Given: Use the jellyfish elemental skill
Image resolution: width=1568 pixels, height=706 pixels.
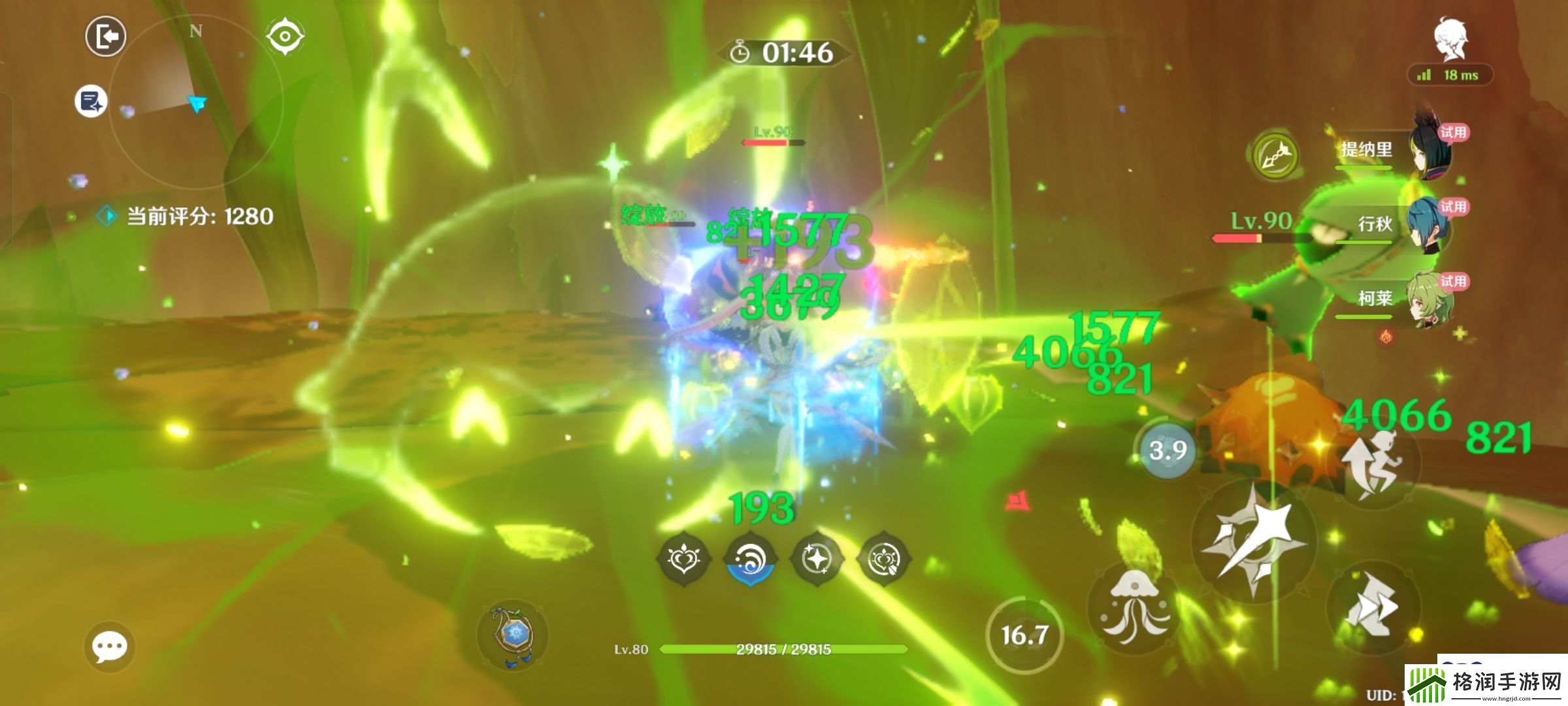Looking at the screenshot, I should pyautogui.click(x=1134, y=605).
